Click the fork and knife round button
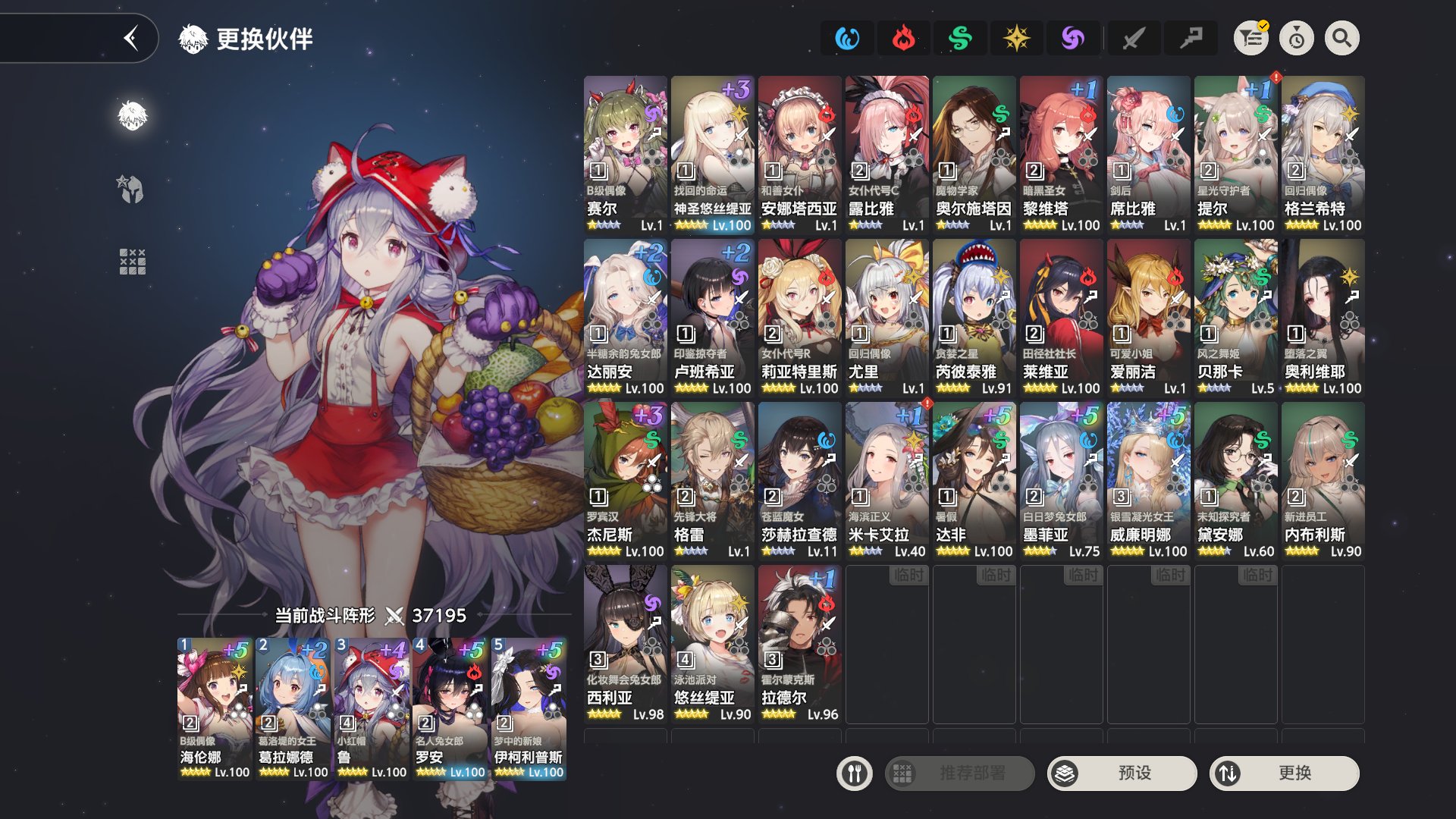The width and height of the screenshot is (1456, 819). click(x=855, y=773)
